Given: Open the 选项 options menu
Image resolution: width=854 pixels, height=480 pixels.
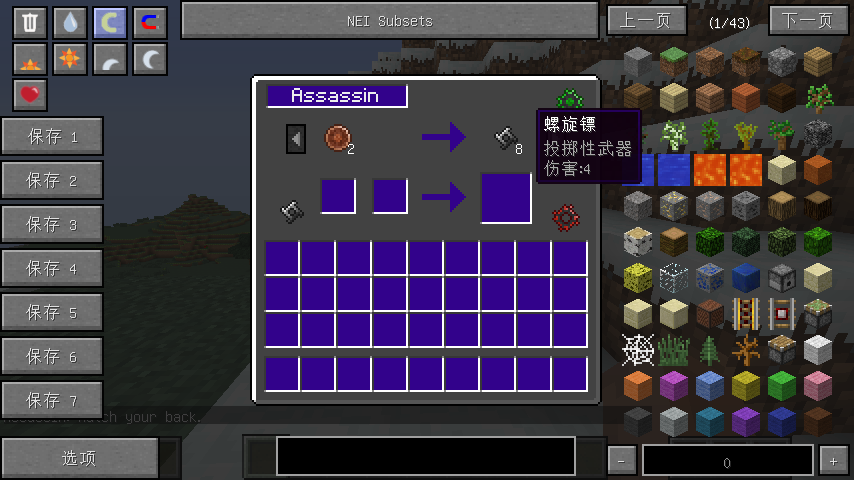Looking at the screenshot, I should pos(79,458).
